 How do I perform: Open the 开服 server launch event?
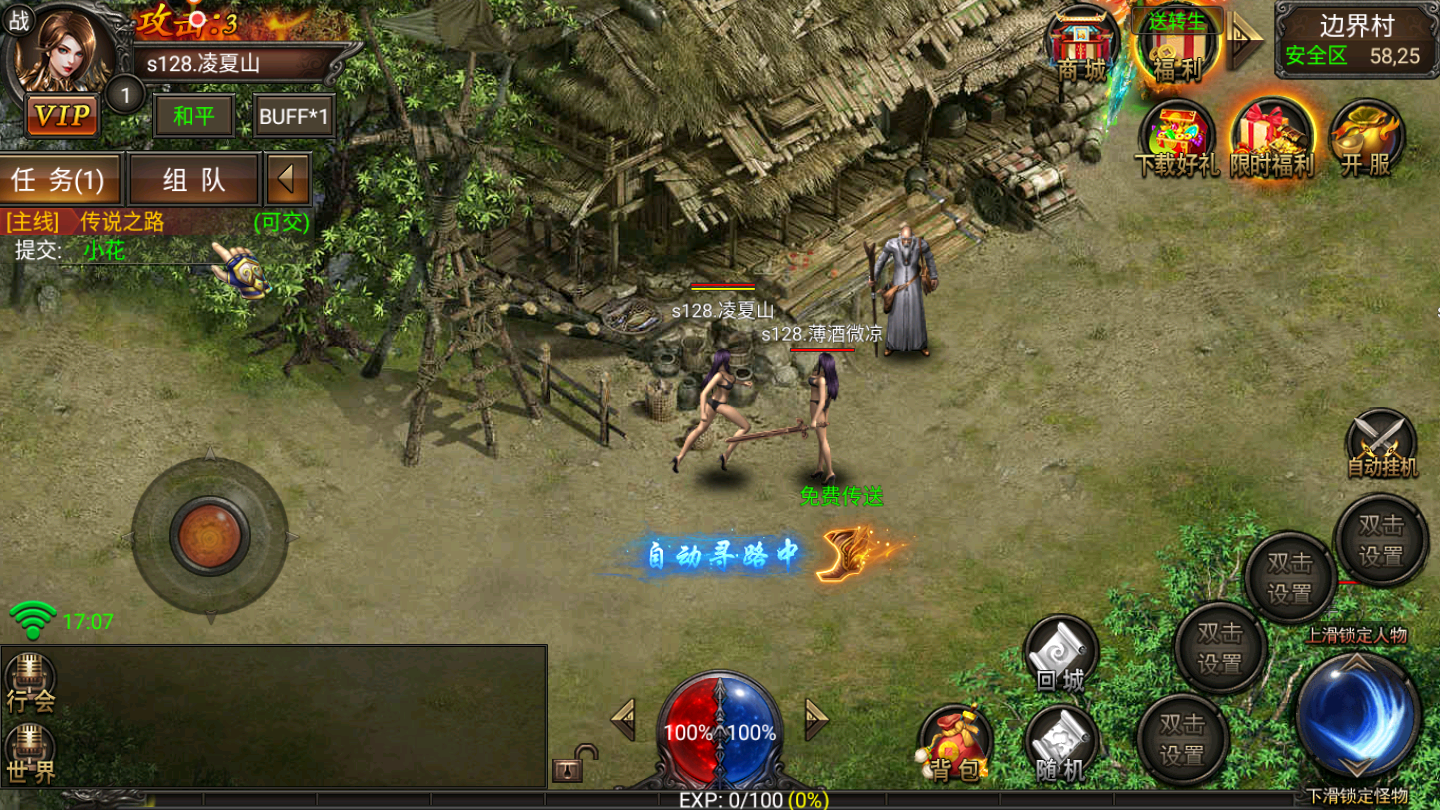click(1366, 138)
